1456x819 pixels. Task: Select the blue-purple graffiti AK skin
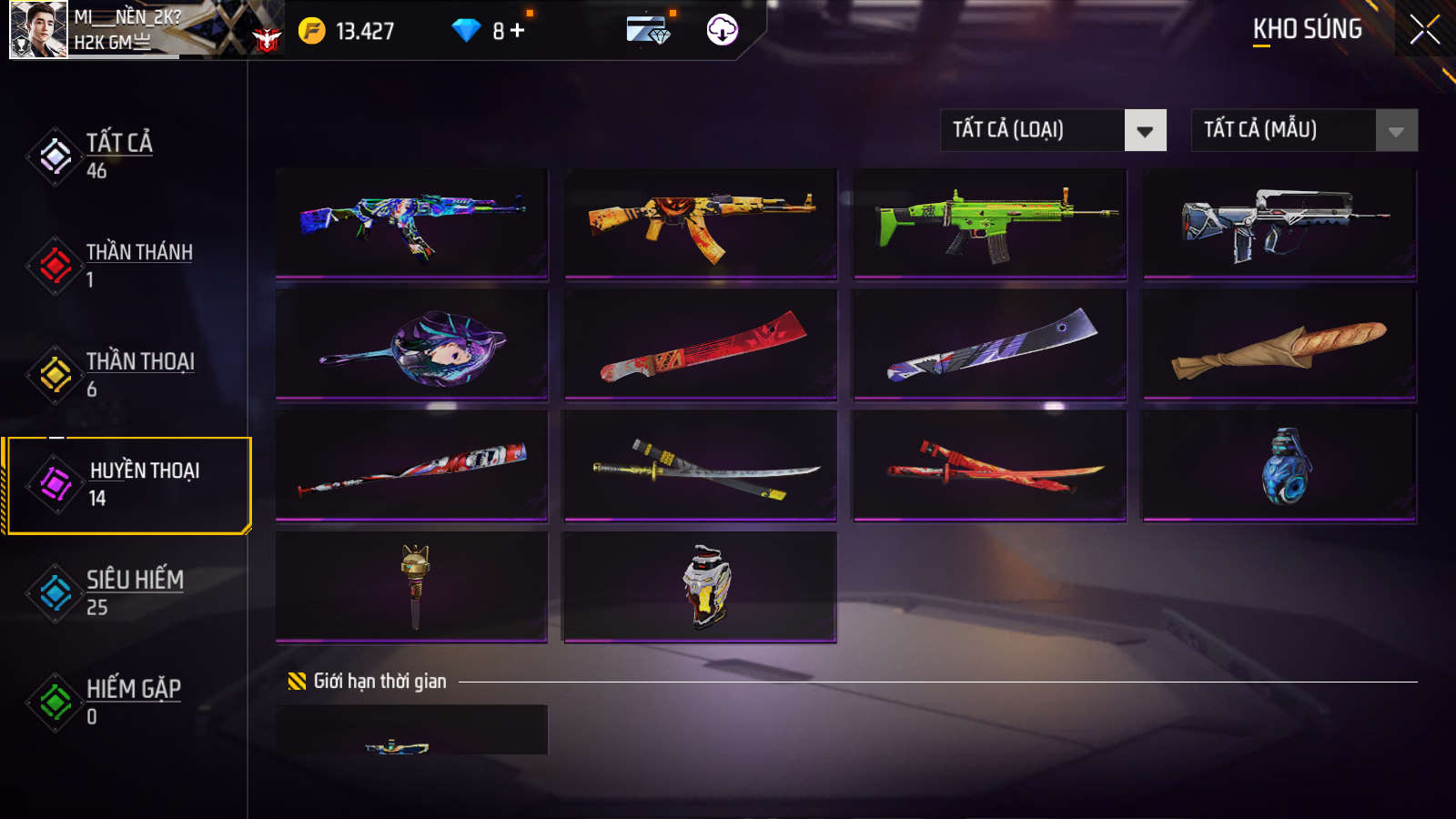tap(411, 222)
